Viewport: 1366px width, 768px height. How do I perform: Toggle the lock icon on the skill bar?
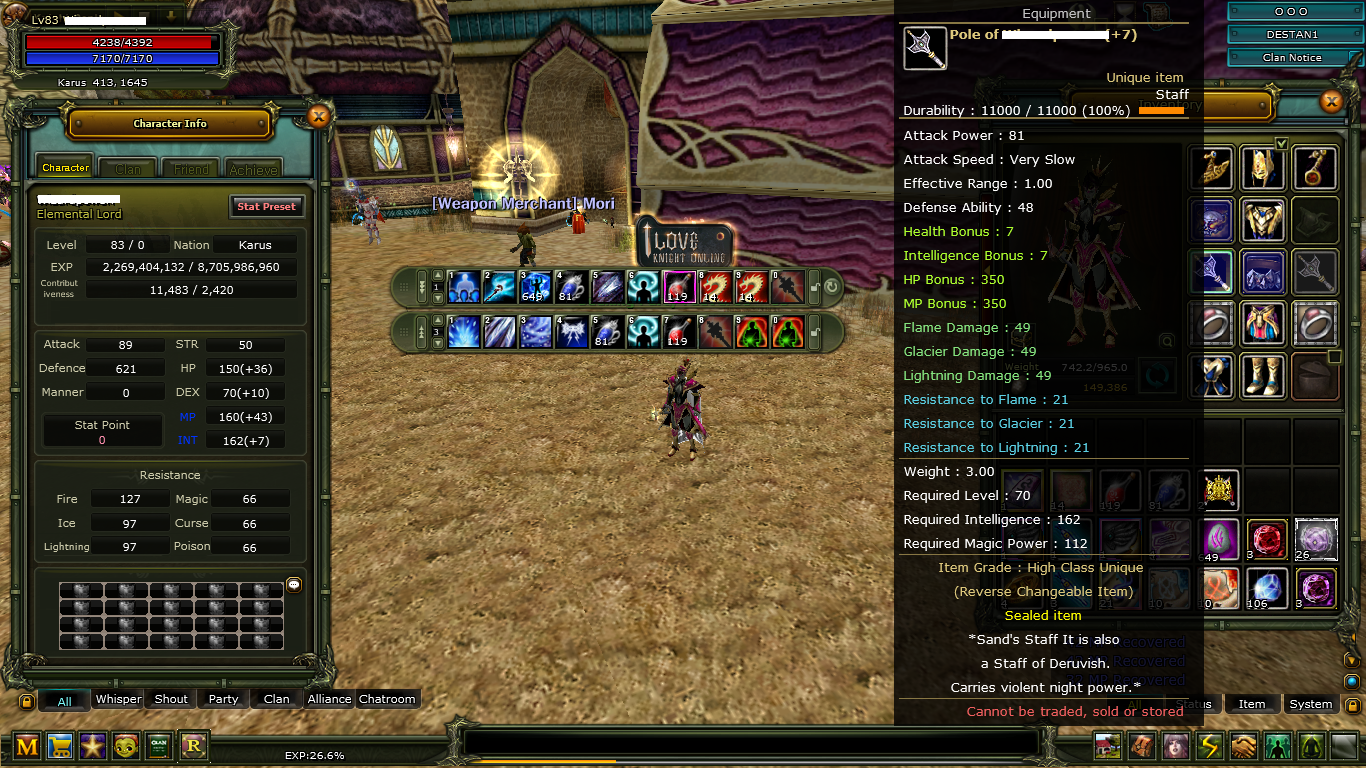pos(813,287)
